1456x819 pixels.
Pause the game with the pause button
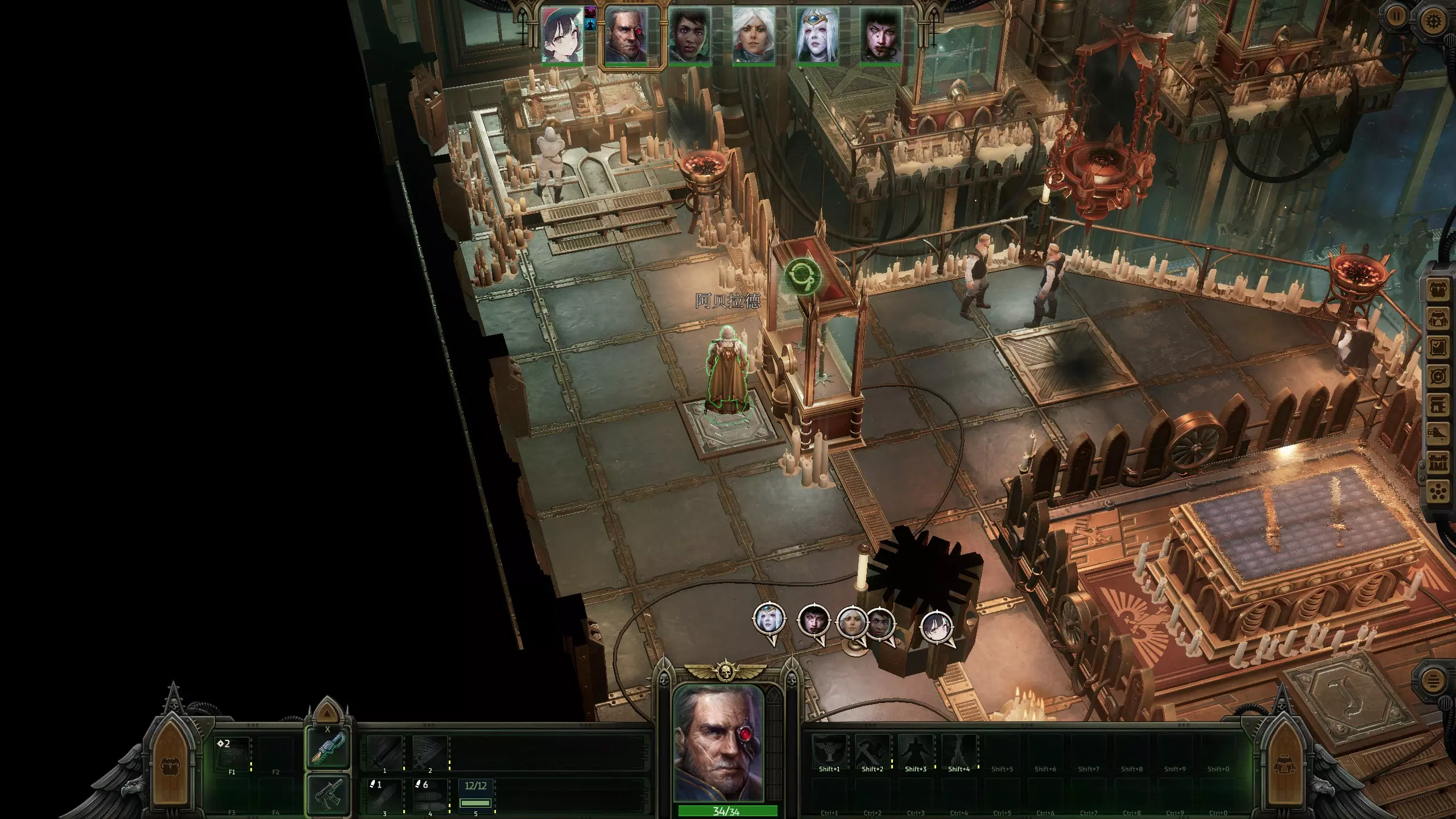(1395, 16)
